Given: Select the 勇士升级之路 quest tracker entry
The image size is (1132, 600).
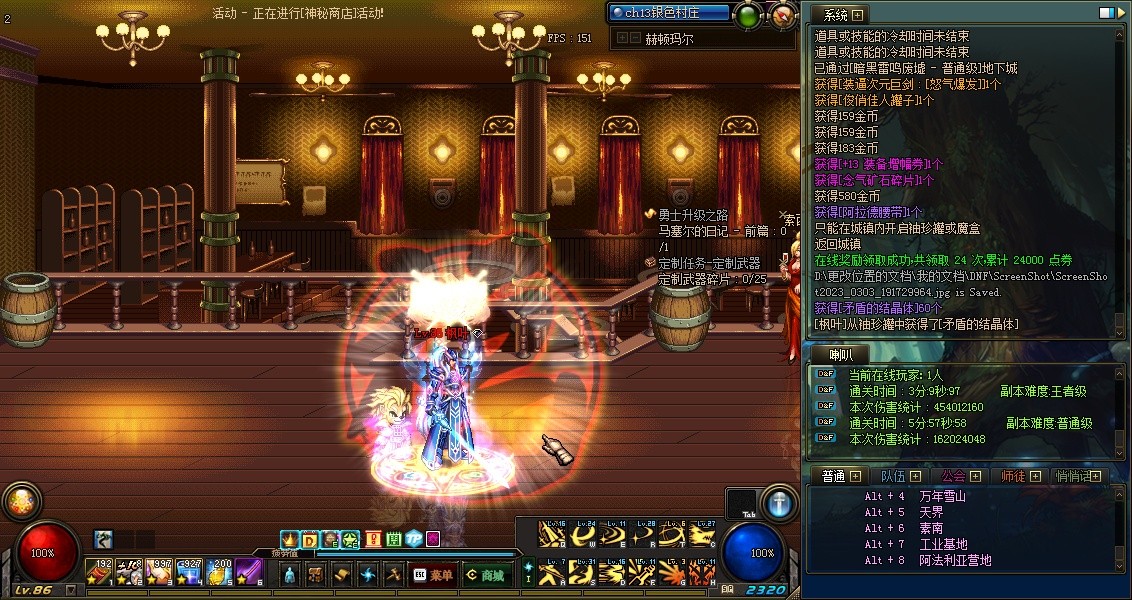Looking at the screenshot, I should [x=692, y=215].
